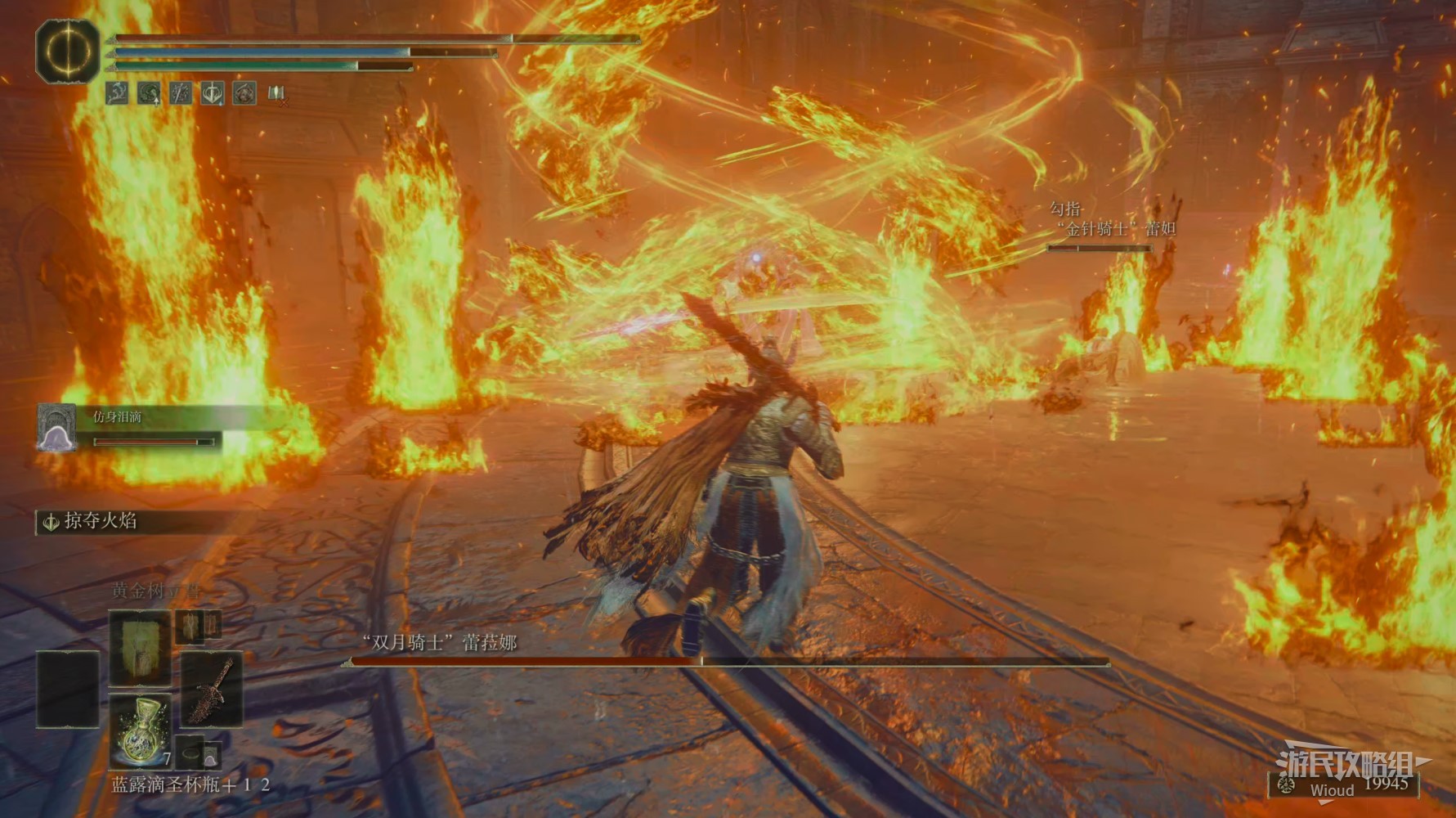Select the Flame Skewer skill label

click(100, 521)
